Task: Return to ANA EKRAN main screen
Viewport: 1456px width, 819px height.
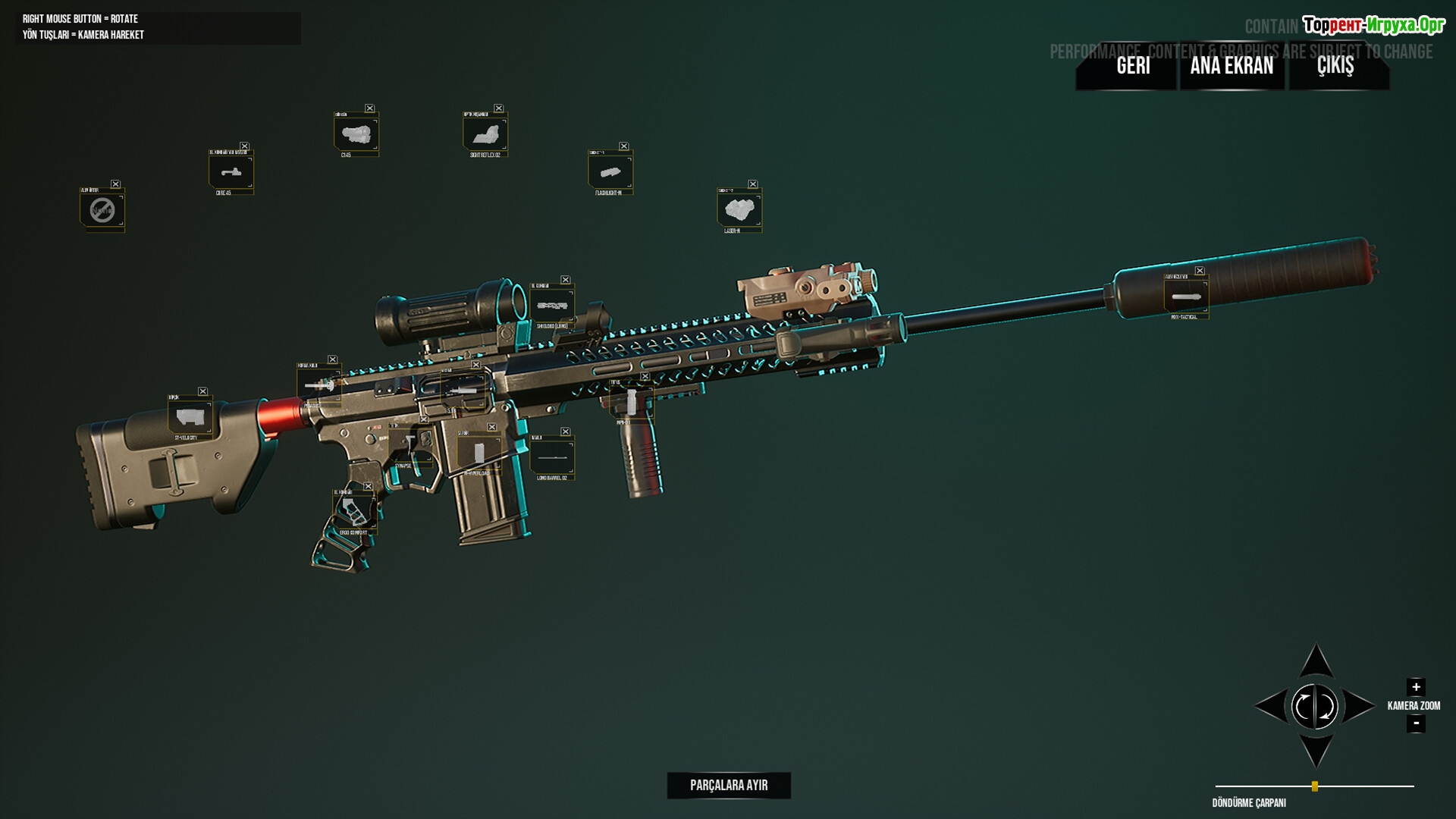Action: point(1232,66)
